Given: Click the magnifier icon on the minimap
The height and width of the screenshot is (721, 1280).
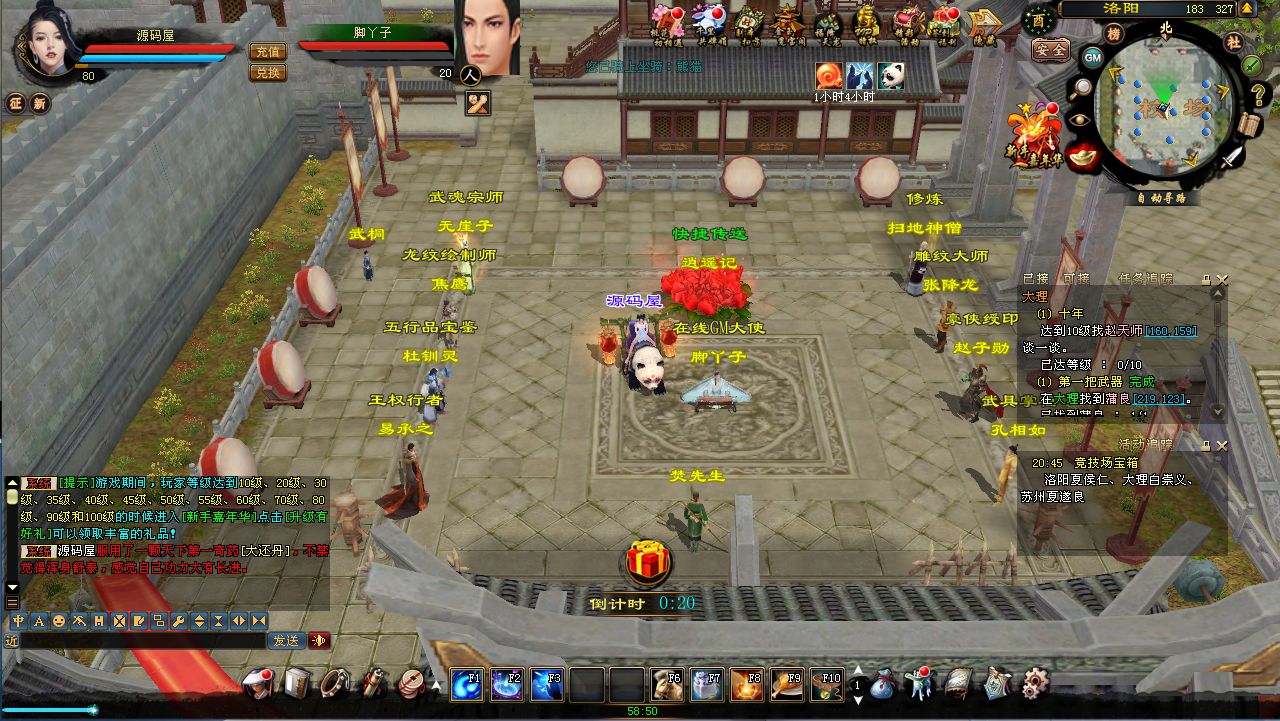Looking at the screenshot, I should pos(1081,87).
